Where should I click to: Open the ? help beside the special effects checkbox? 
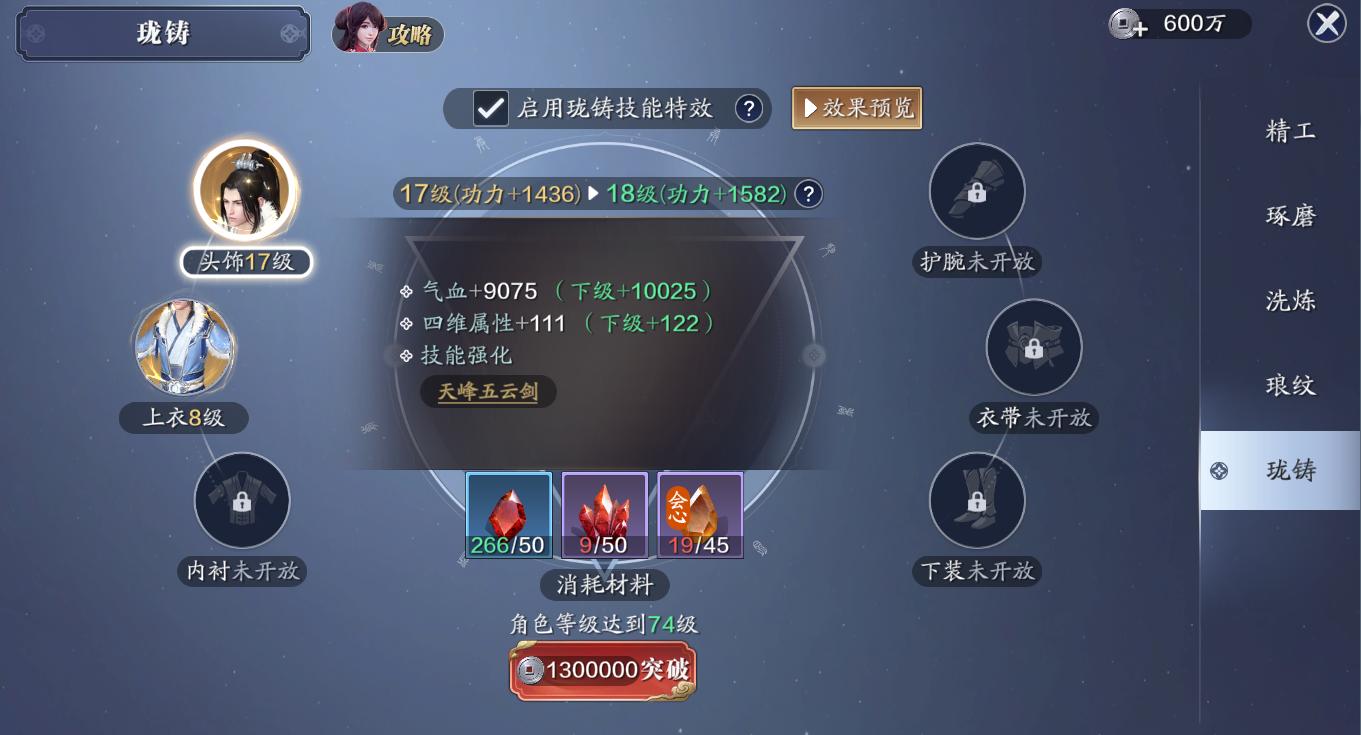click(x=749, y=107)
